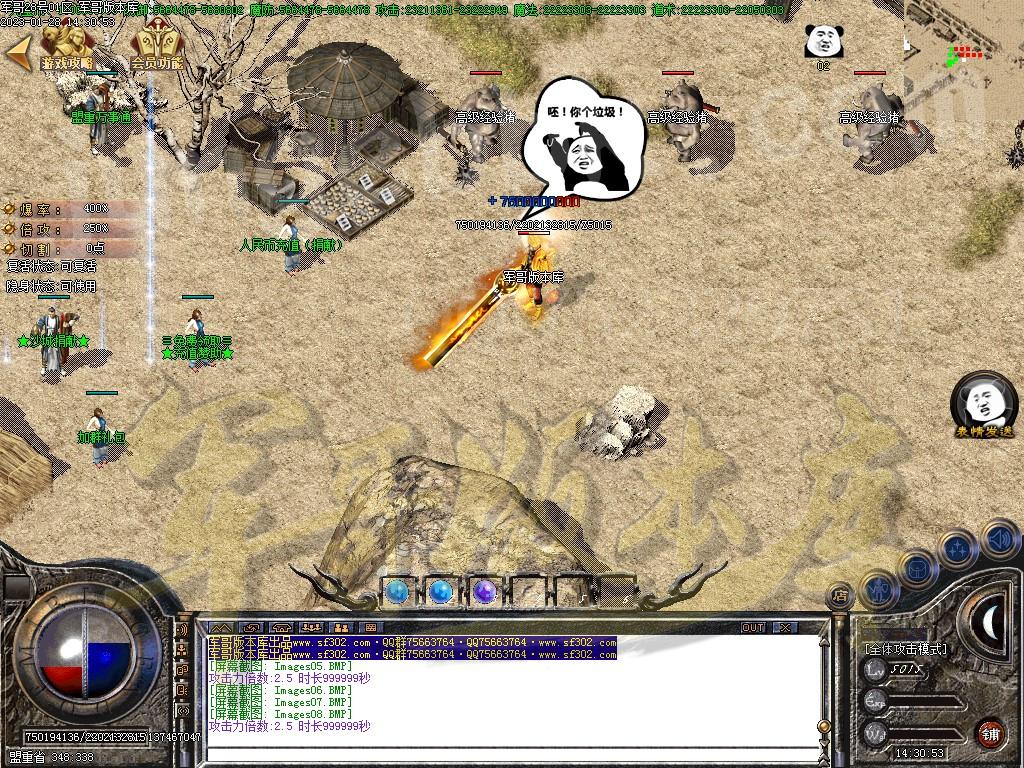Toggle the 全体攻击模式 attack mode label

pyautogui.click(x=905, y=649)
